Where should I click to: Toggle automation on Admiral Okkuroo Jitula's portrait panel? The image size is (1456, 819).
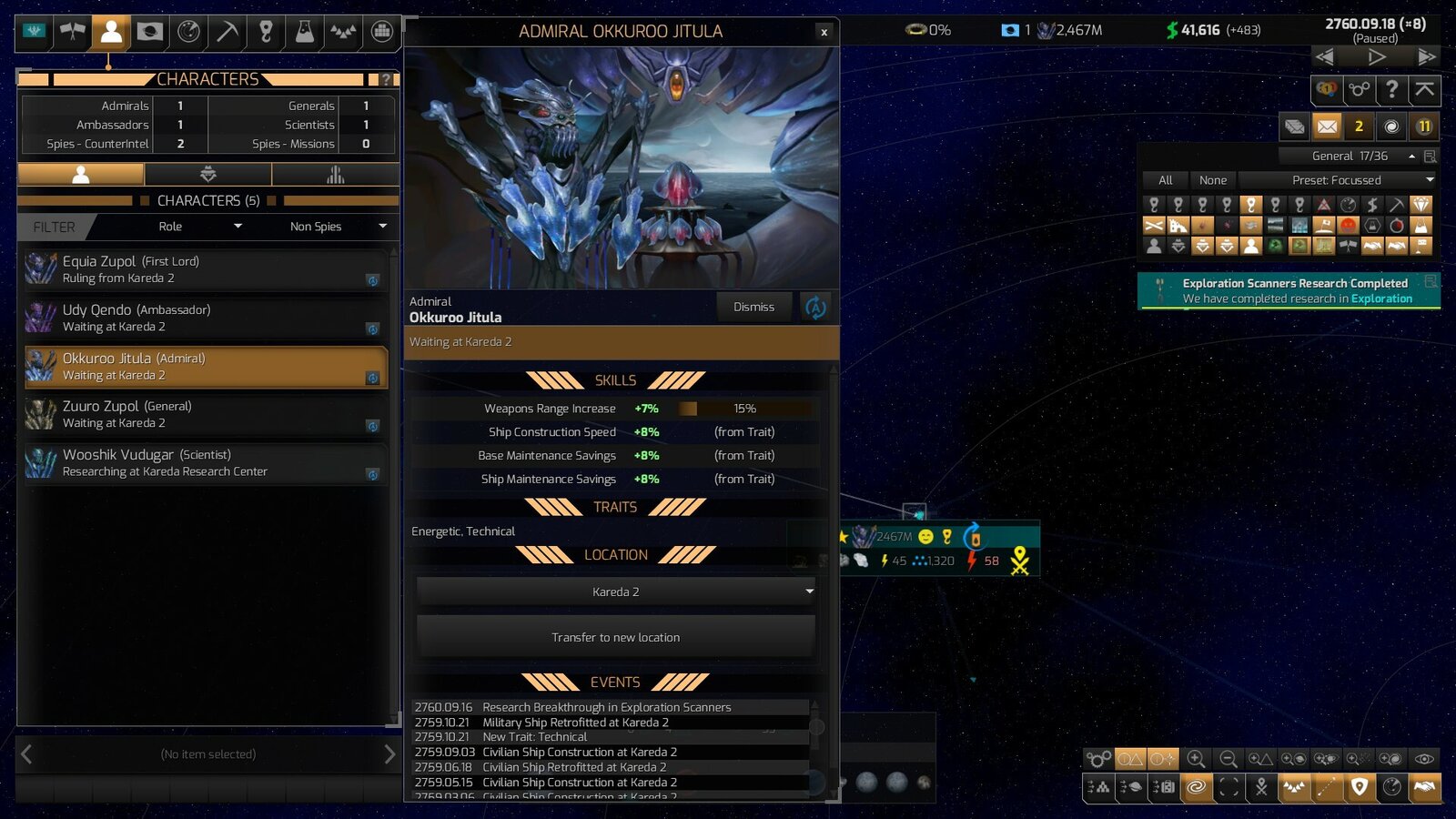pyautogui.click(x=814, y=308)
